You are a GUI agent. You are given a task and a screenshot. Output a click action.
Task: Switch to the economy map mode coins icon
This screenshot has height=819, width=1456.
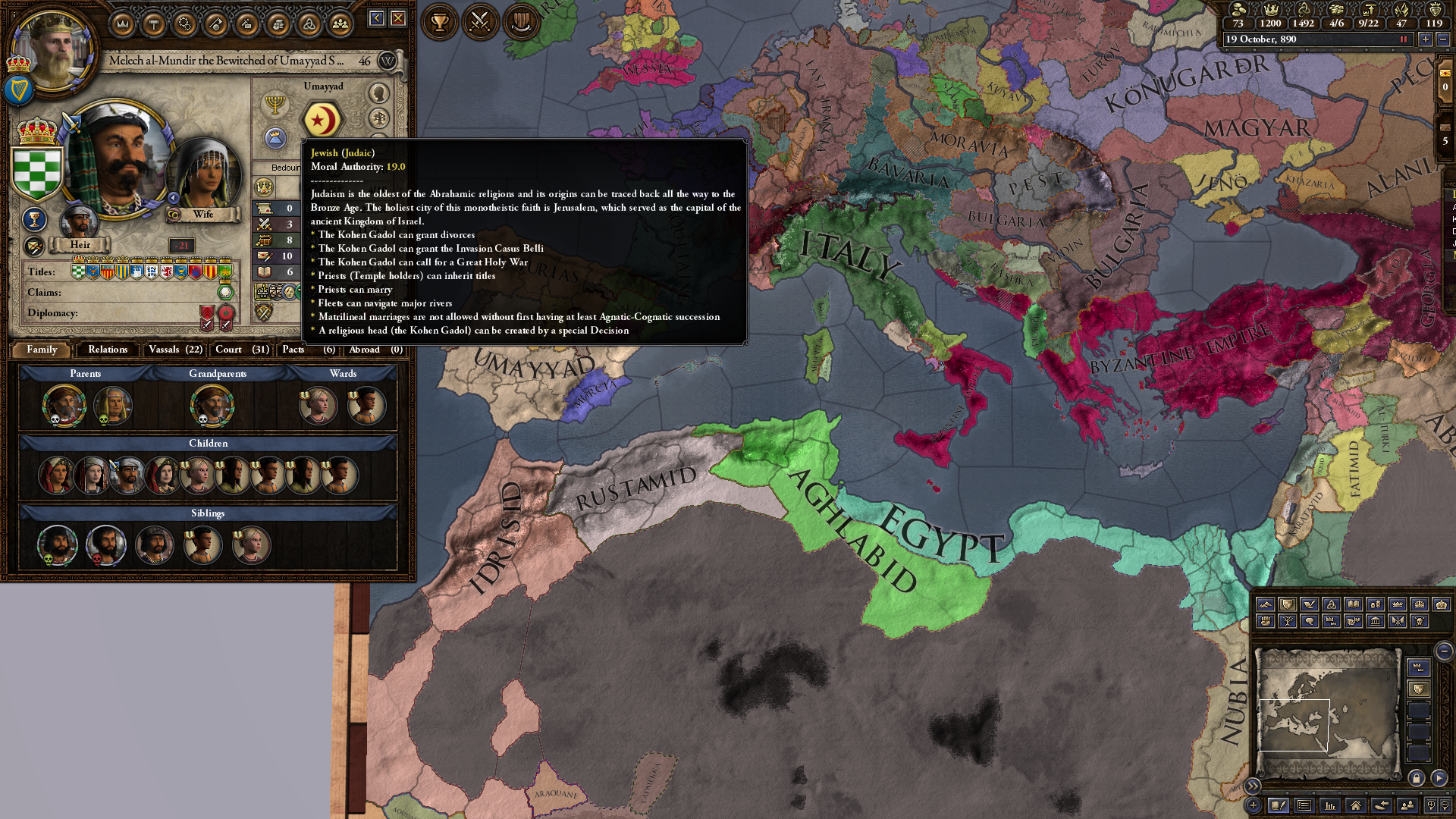click(1375, 605)
